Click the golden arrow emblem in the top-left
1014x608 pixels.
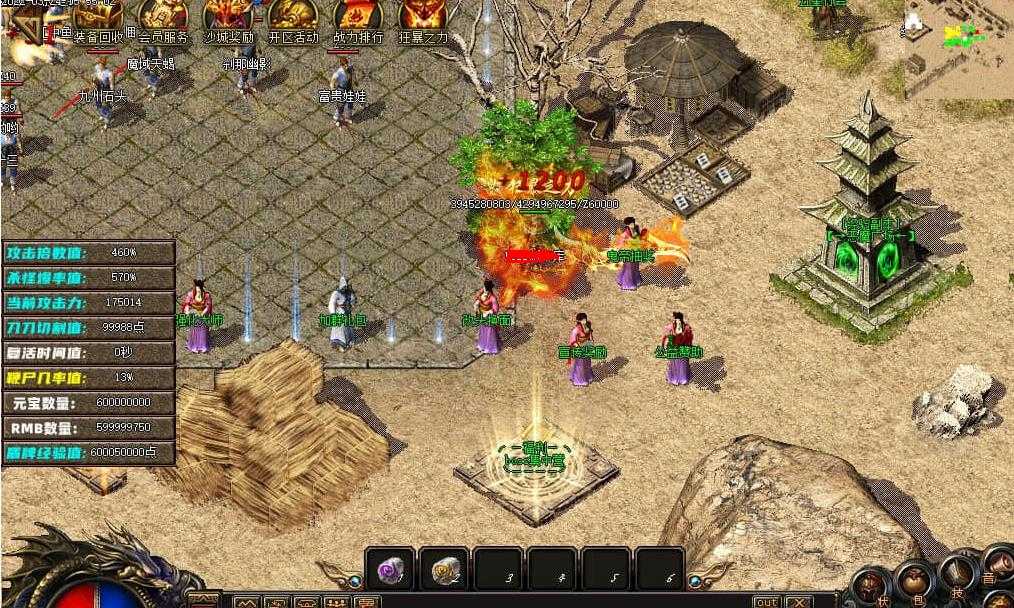(30, 30)
